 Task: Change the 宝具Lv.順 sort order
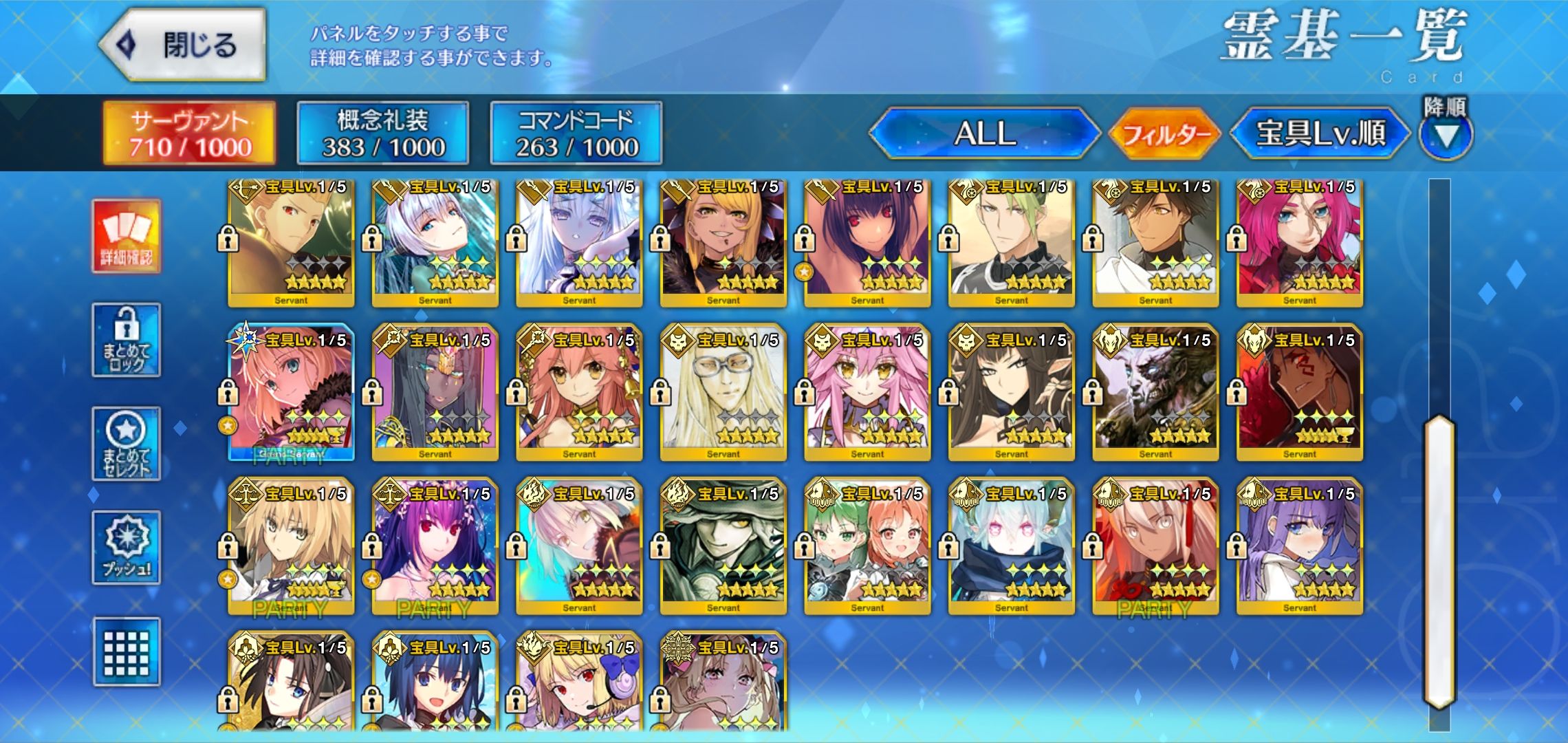tap(1320, 133)
